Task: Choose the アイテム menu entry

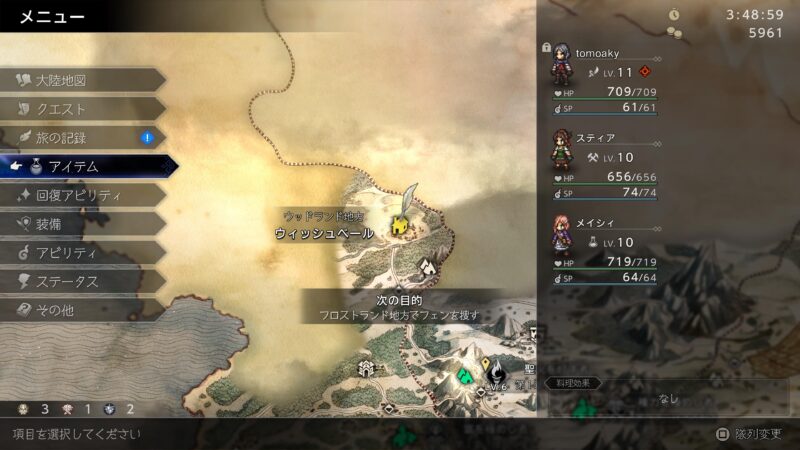Action: point(75,166)
